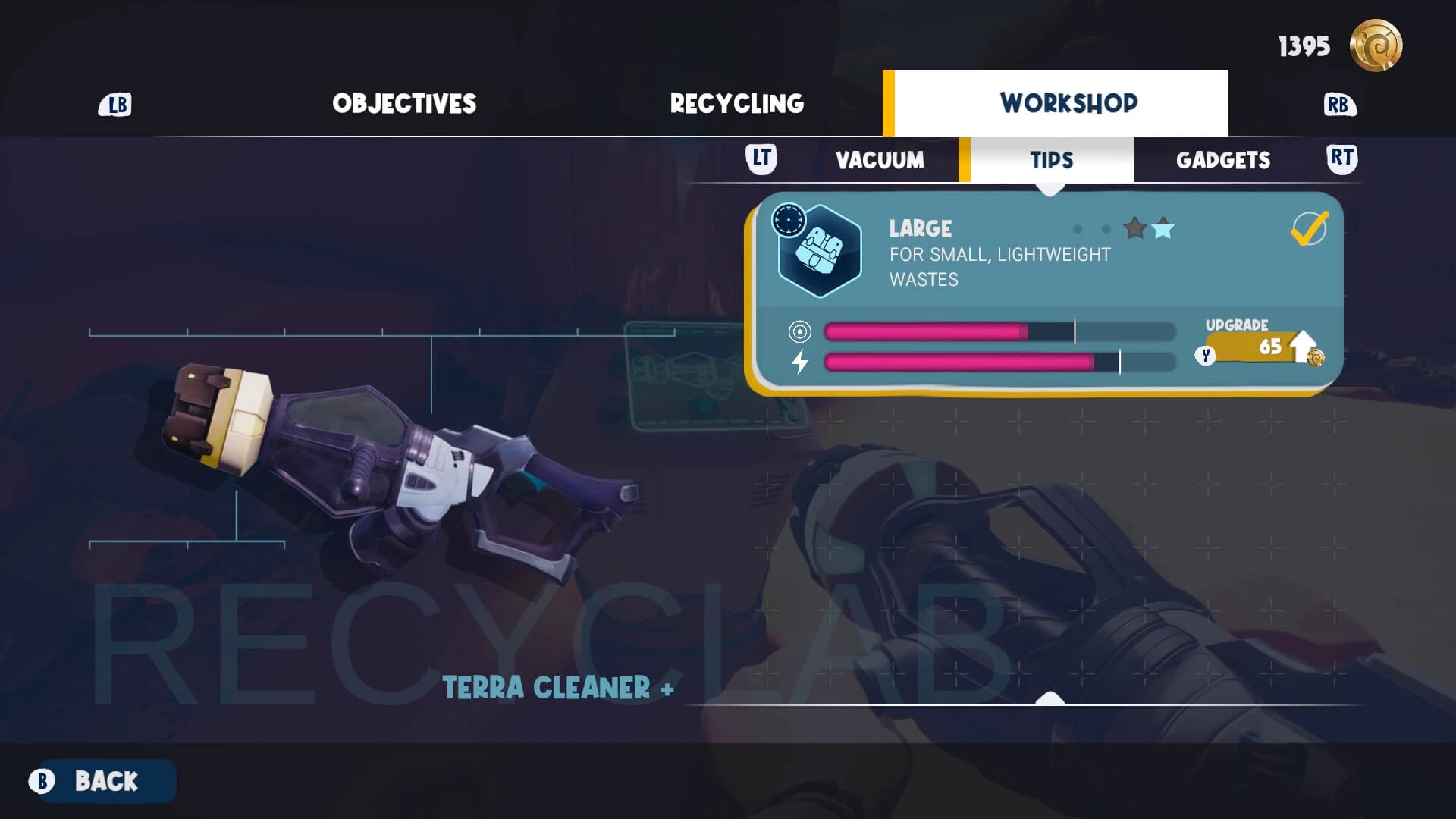This screenshot has height=819, width=1456.
Task: Click the Upgrade for 65 coins button
Action: [x=1255, y=349]
